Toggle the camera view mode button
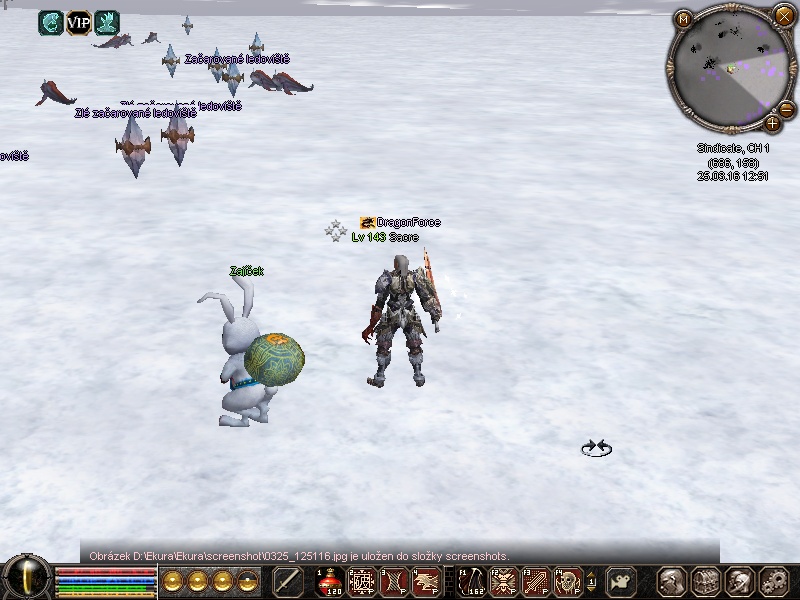The image size is (800, 600). click(x=622, y=581)
